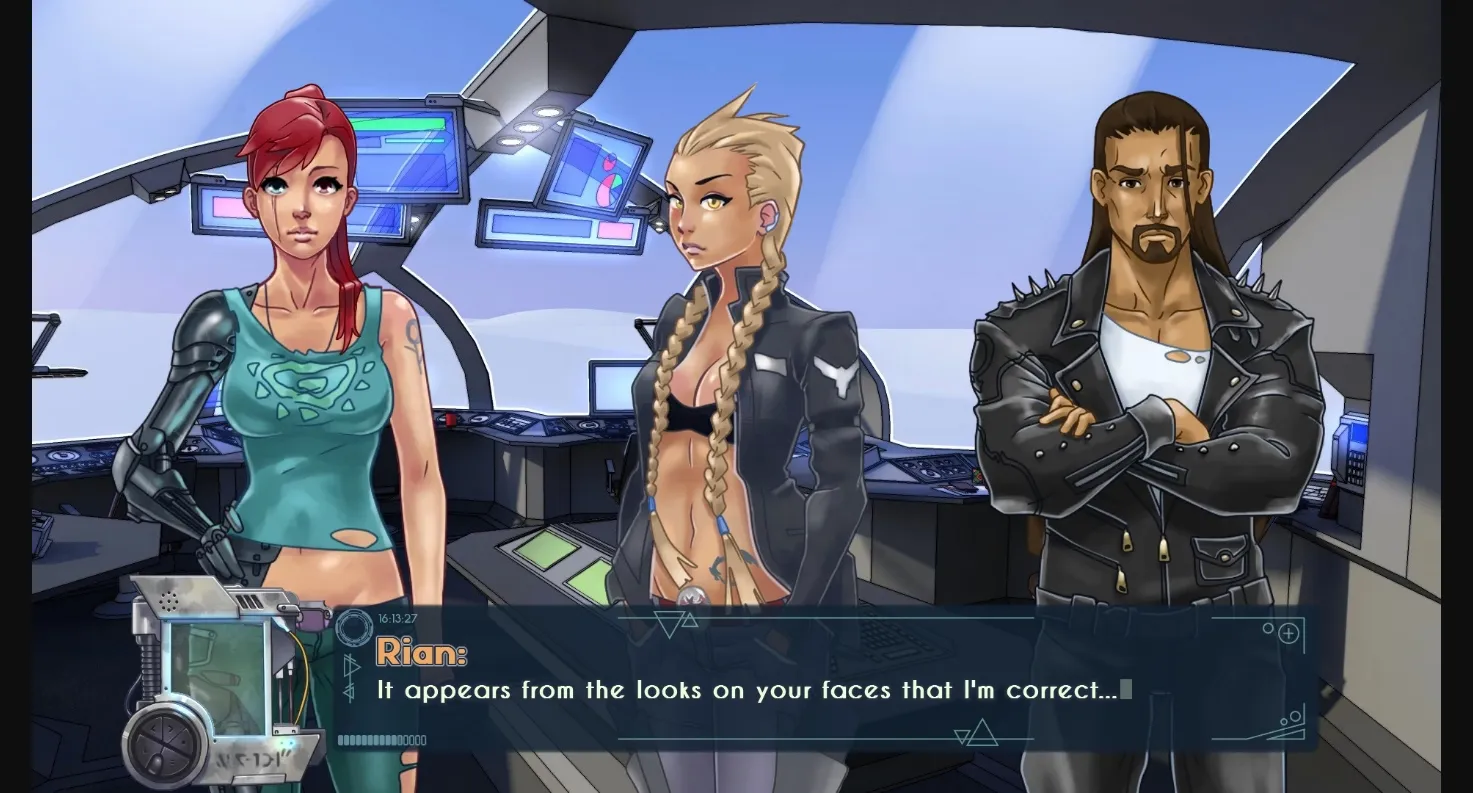Click the speaker name label Rian

pos(421,650)
